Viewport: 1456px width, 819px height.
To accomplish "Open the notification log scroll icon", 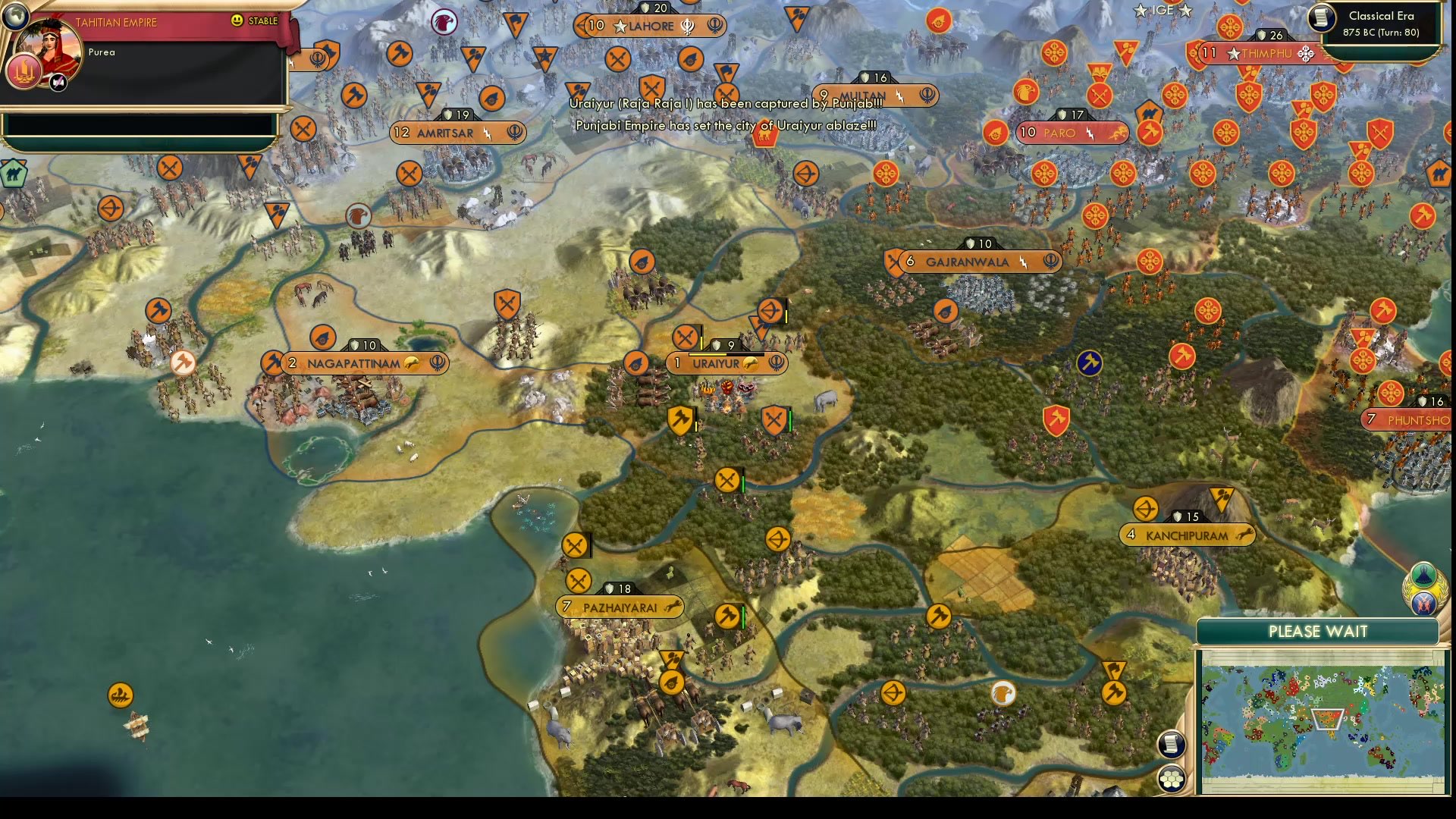I will tap(1171, 745).
